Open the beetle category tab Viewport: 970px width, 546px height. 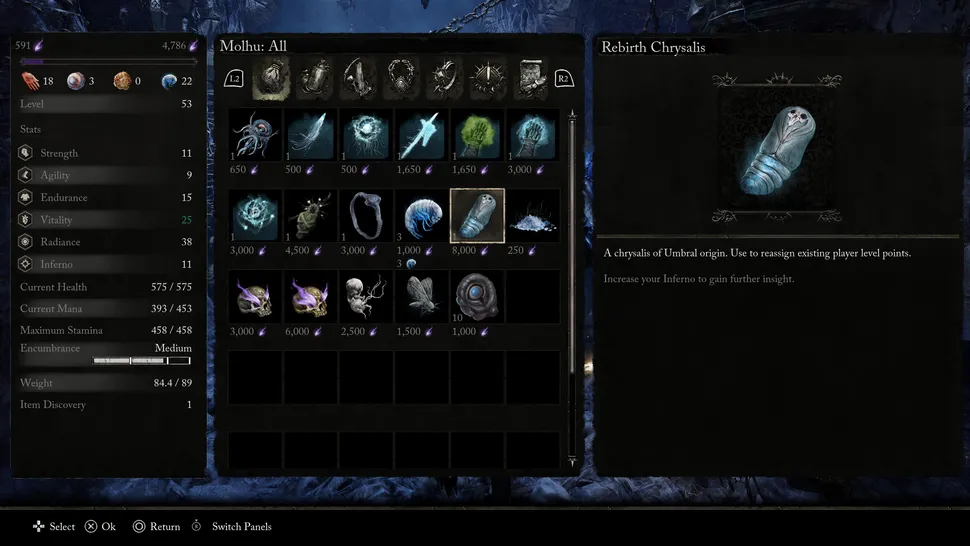click(315, 77)
